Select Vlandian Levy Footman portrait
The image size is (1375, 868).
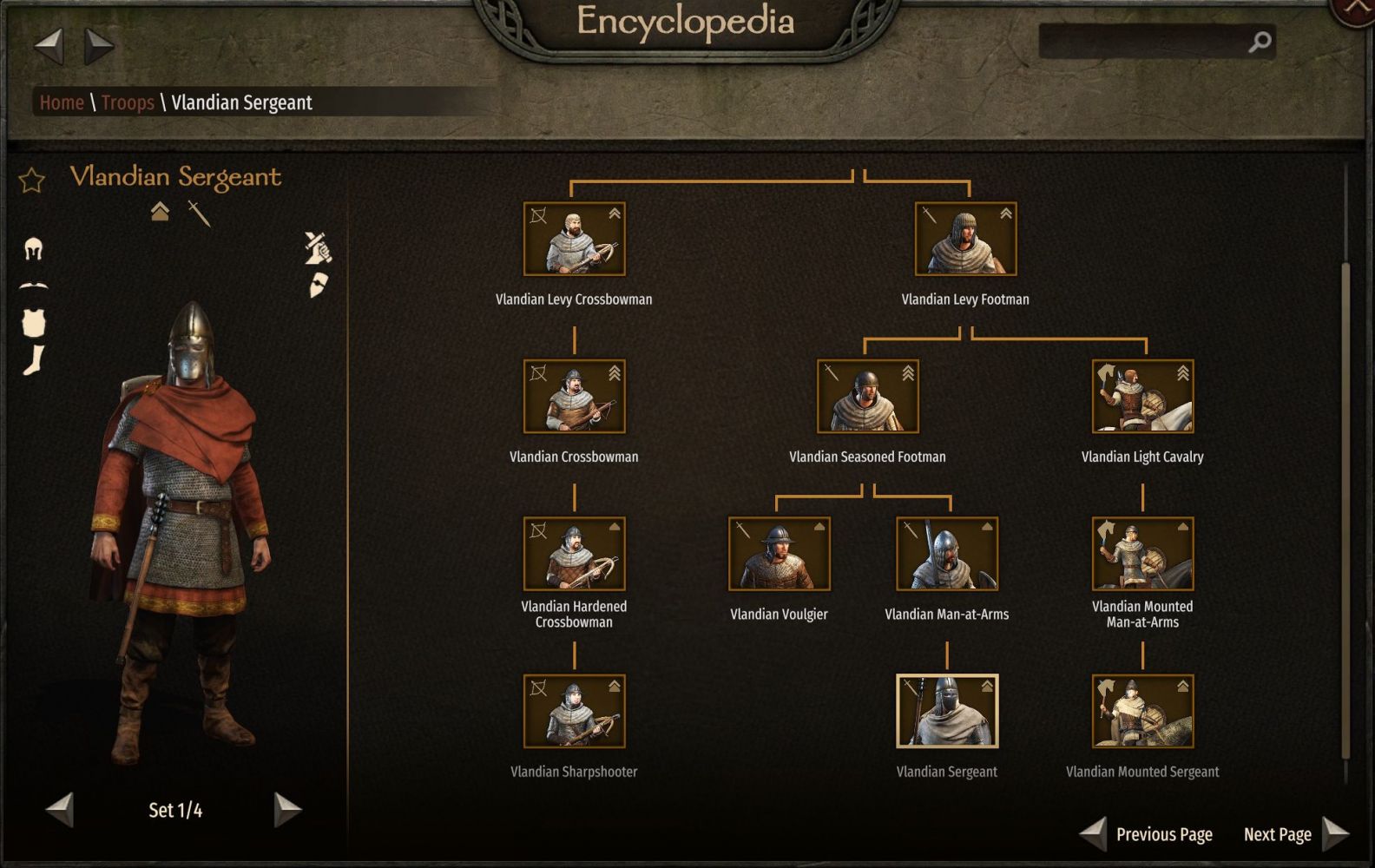965,239
